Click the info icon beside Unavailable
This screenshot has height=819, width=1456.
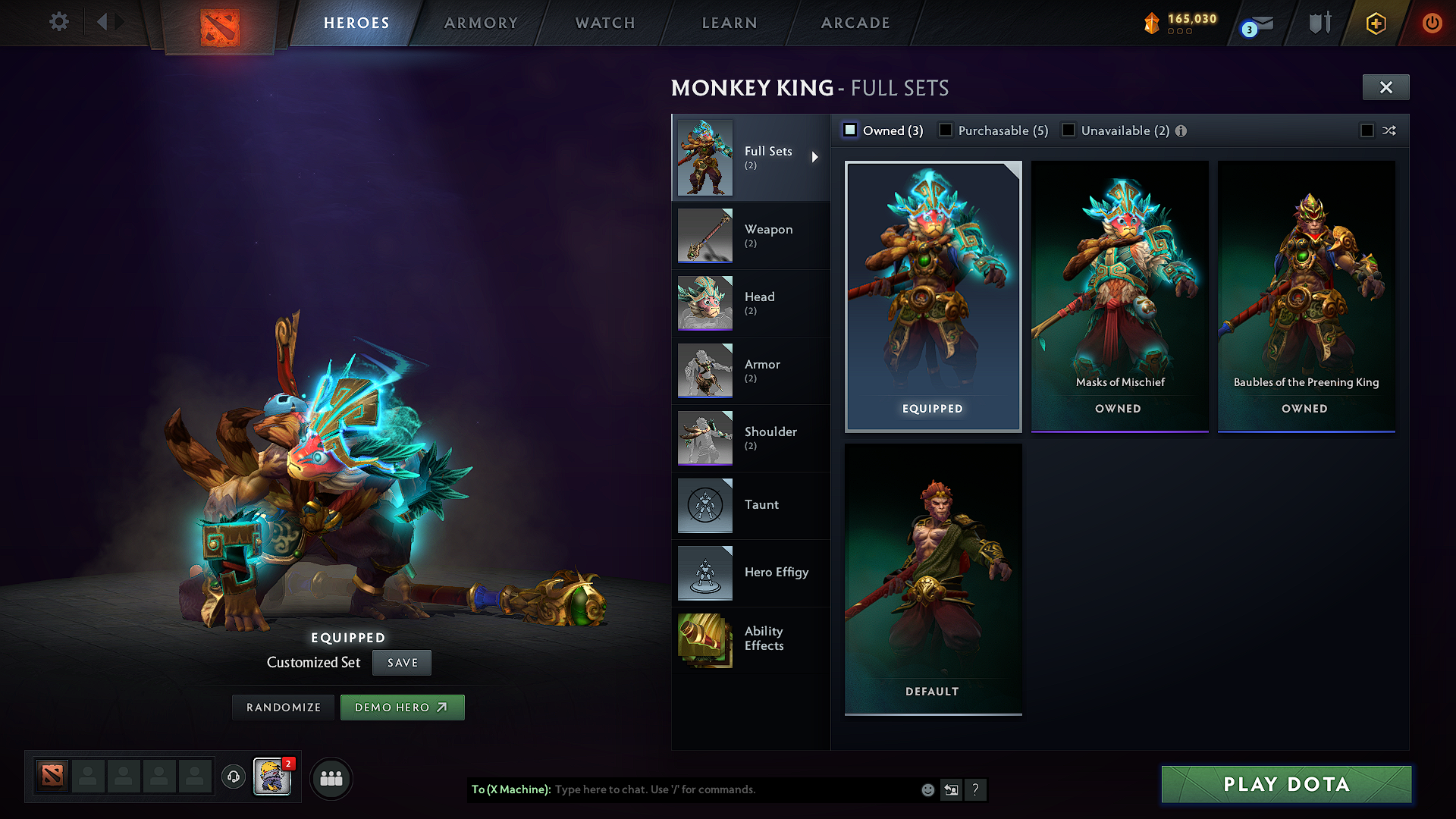pyautogui.click(x=1181, y=130)
